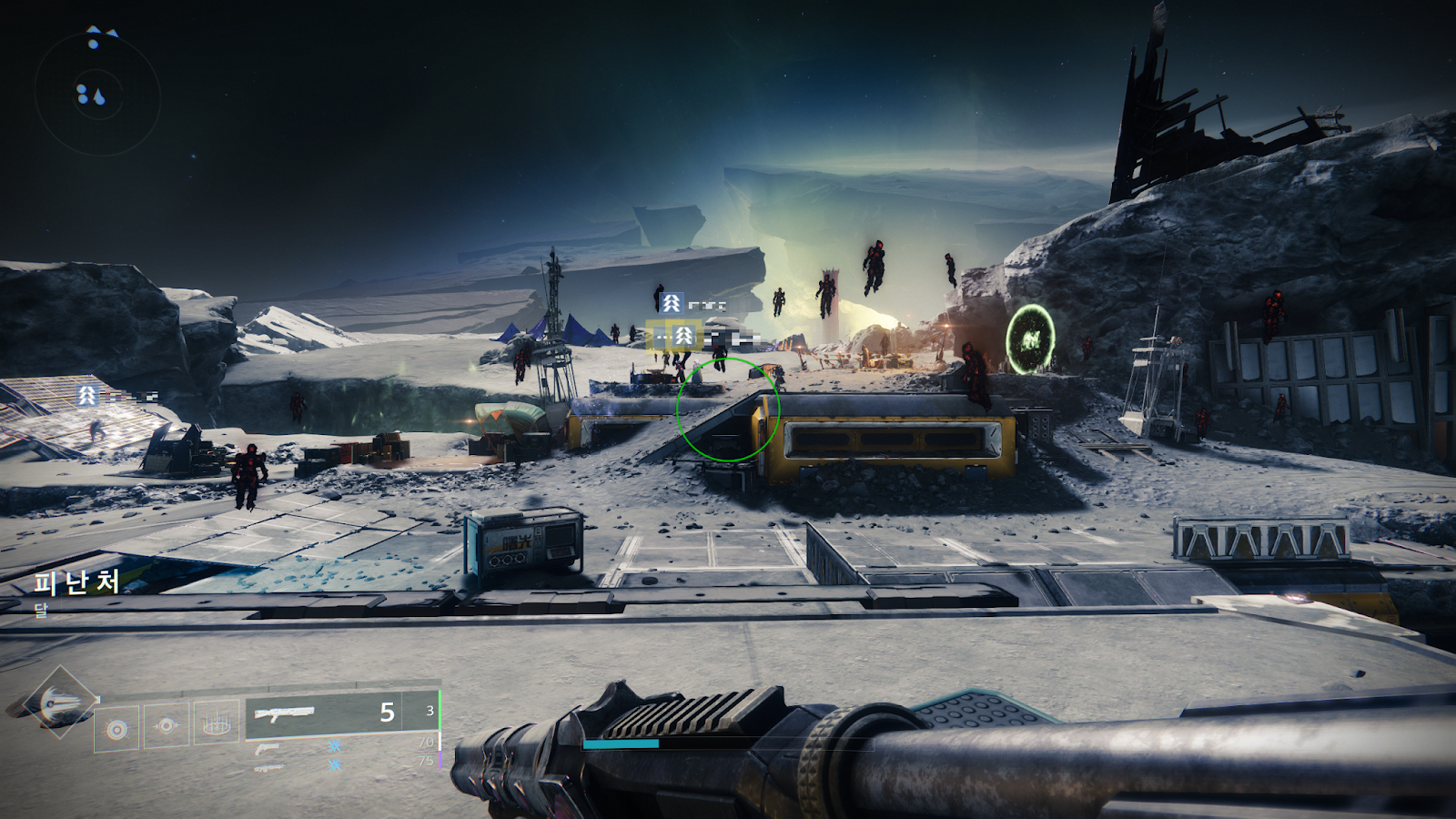The width and height of the screenshot is (1456, 819).
Task: Select the grenade ability icon with concentric rings
Action: pos(117,729)
